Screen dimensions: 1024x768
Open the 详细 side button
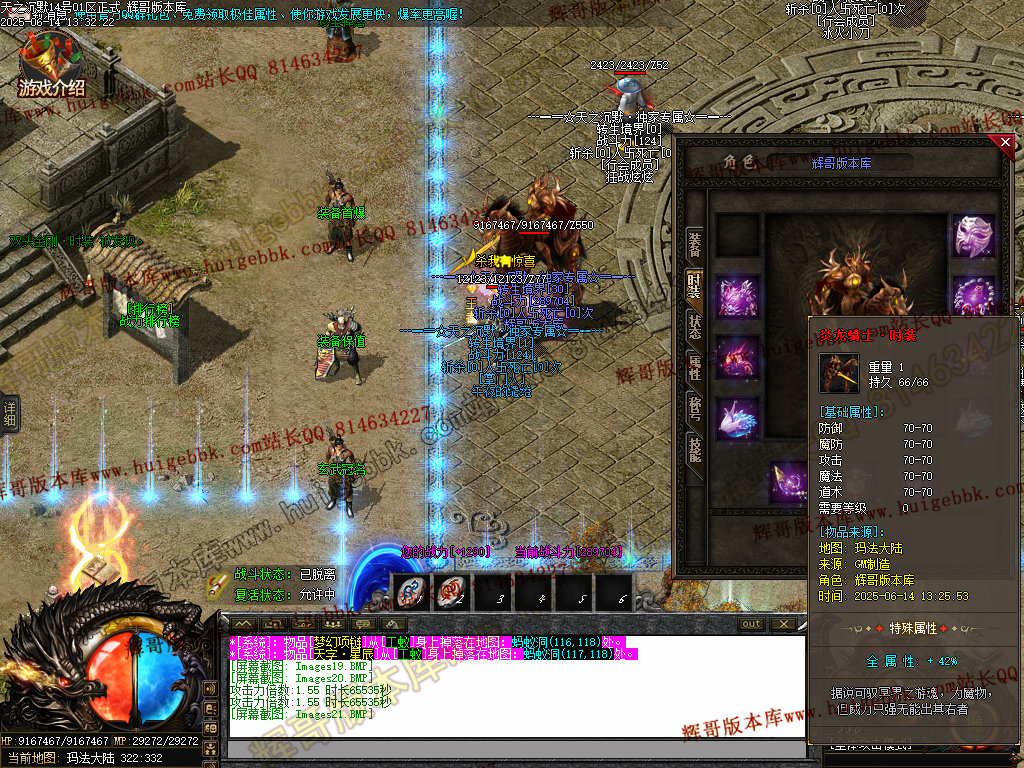click(9, 413)
